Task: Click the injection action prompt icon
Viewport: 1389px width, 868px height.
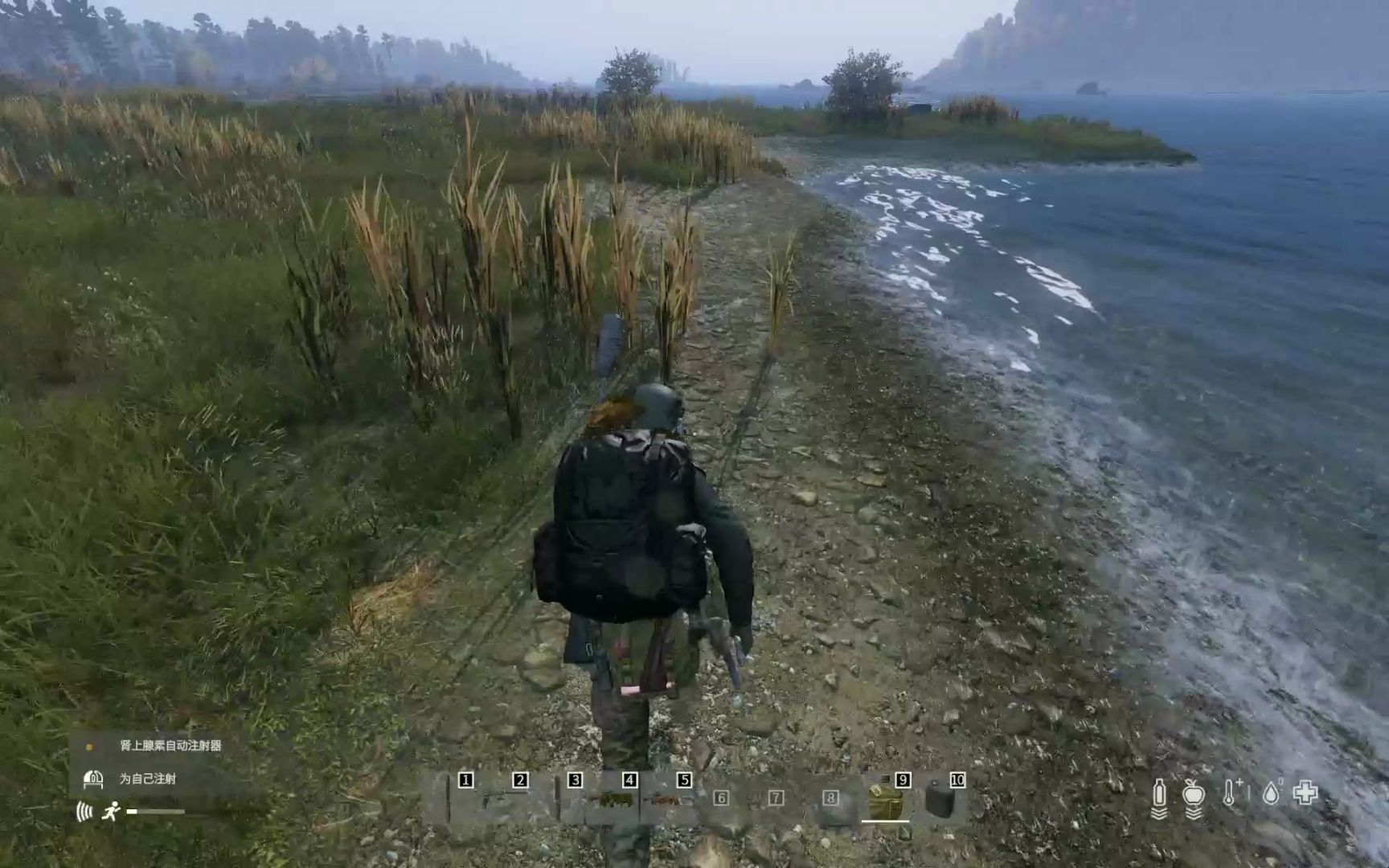Action: click(x=94, y=779)
